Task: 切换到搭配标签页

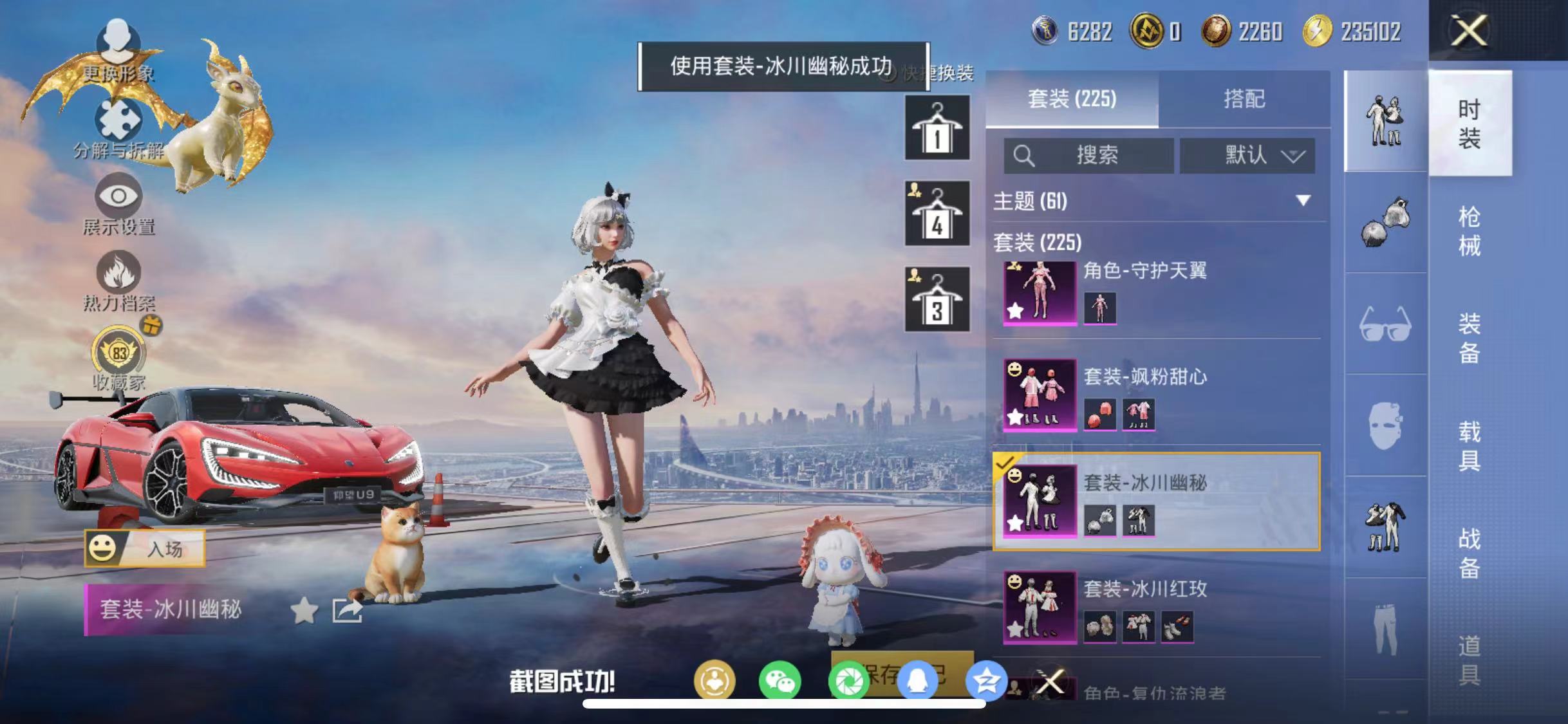Action: (x=1246, y=99)
